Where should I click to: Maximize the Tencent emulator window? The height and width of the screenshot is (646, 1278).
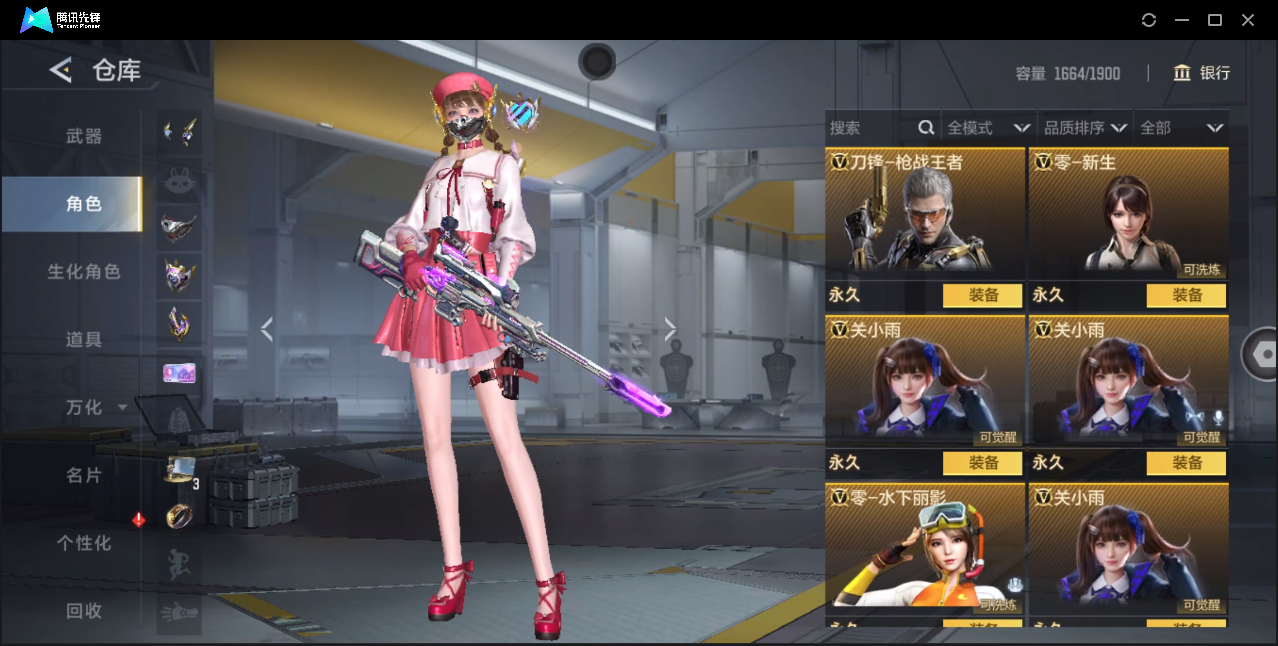[x=1215, y=20]
